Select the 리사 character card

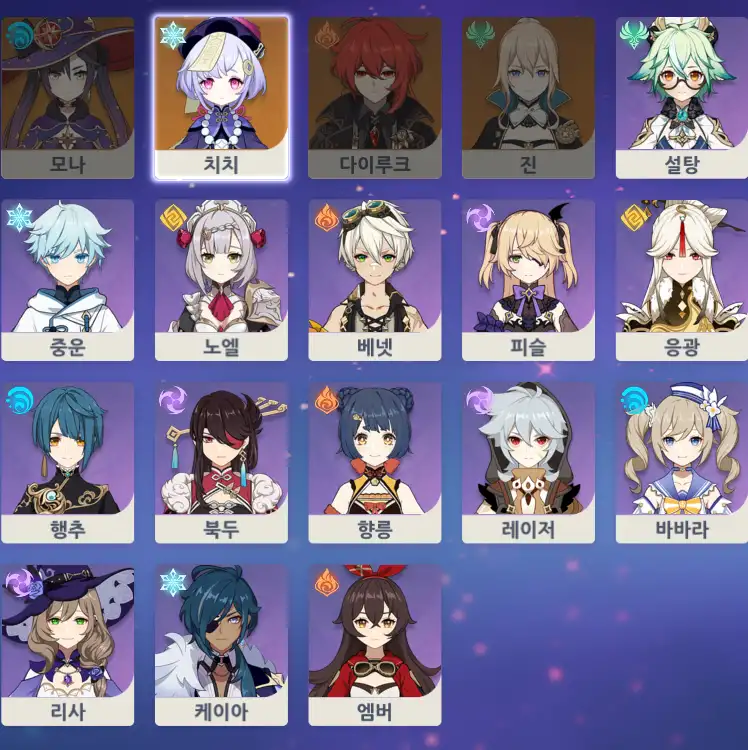click(67, 645)
